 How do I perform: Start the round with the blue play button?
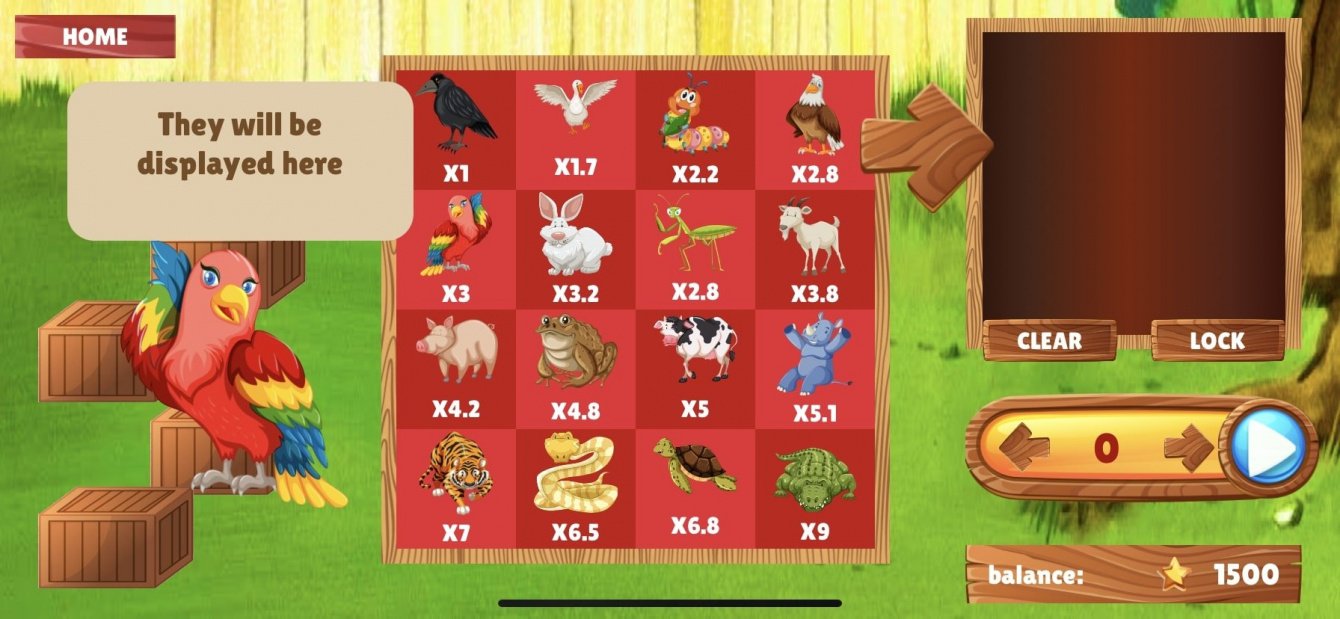coord(1267,446)
